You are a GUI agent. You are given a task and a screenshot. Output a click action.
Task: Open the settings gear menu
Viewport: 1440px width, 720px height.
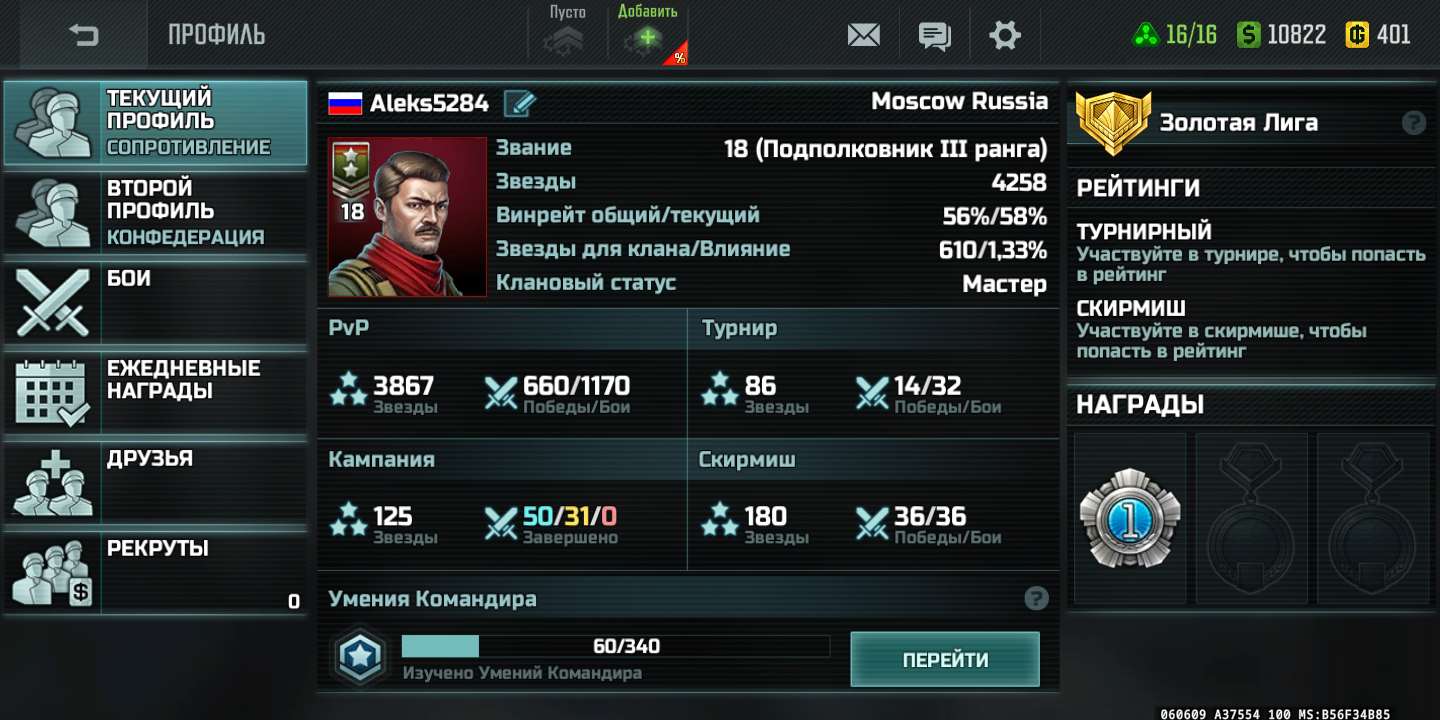click(x=1005, y=34)
